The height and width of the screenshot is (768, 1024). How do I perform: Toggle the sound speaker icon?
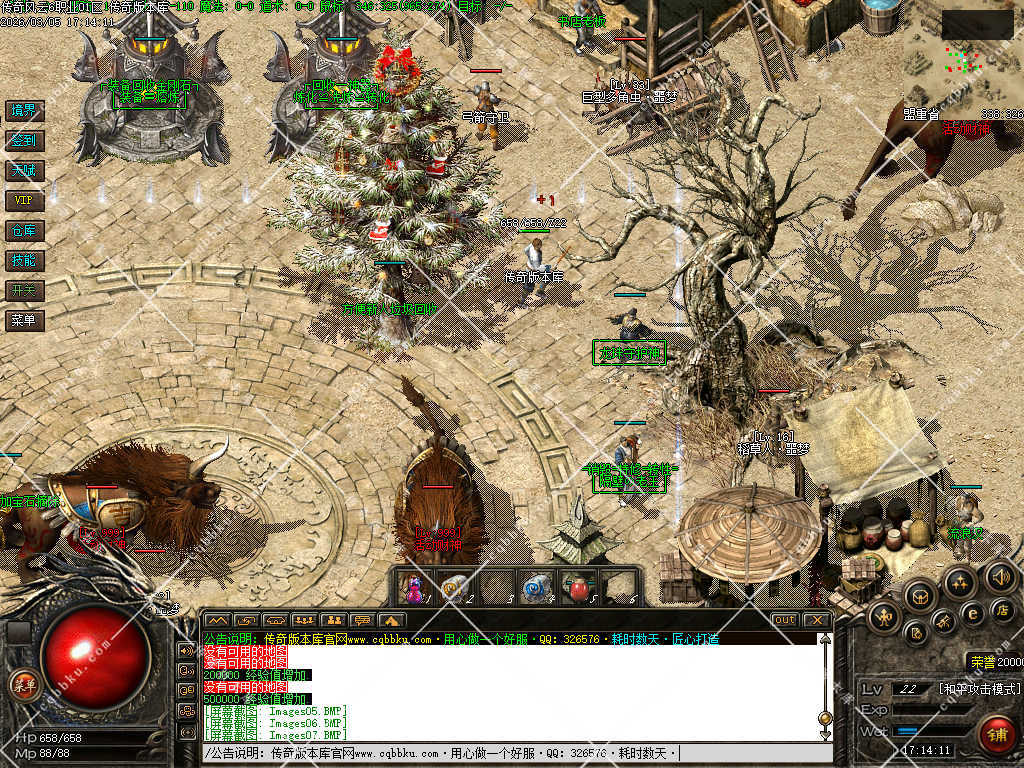point(1001,576)
